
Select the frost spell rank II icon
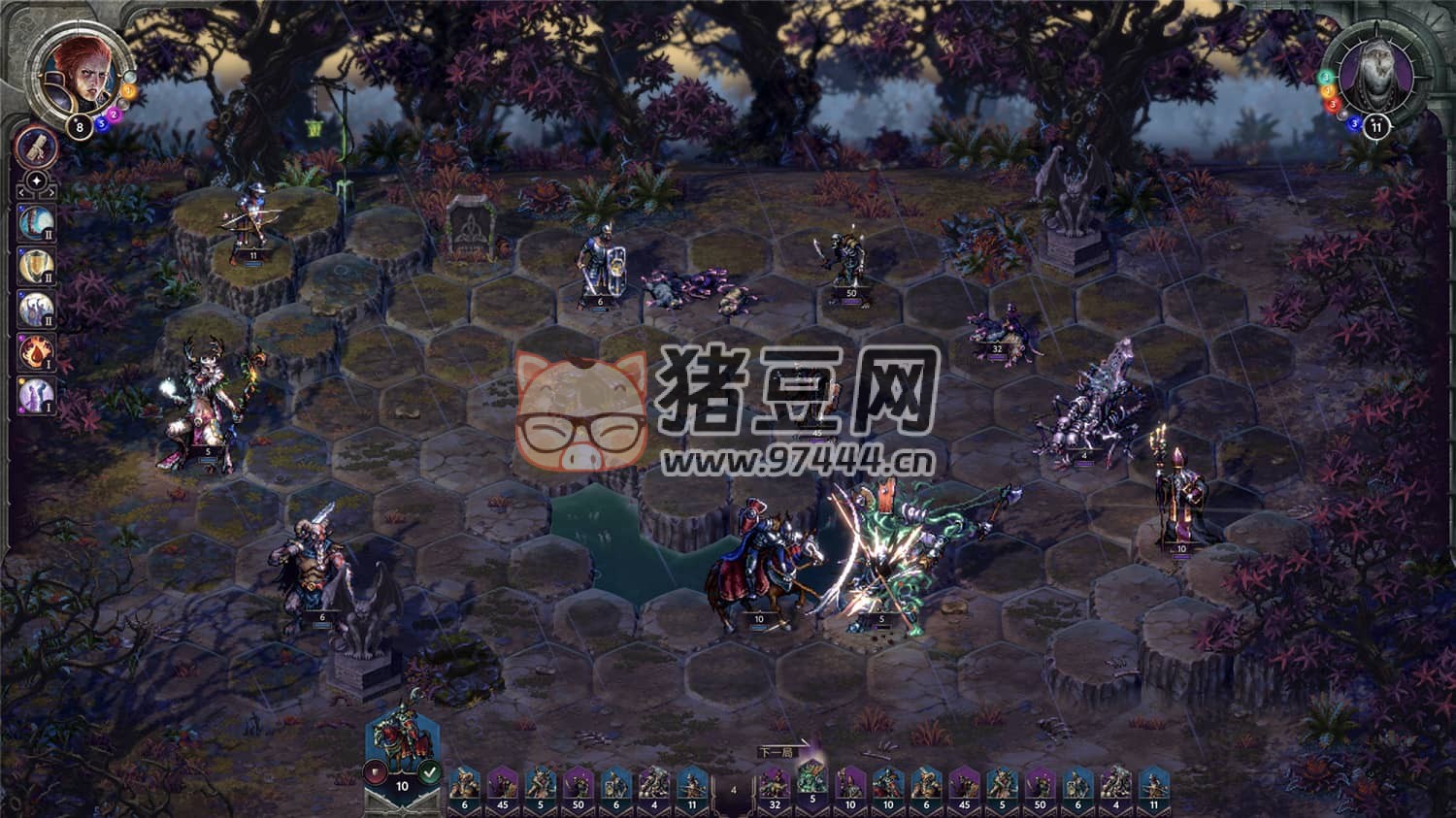36,222
